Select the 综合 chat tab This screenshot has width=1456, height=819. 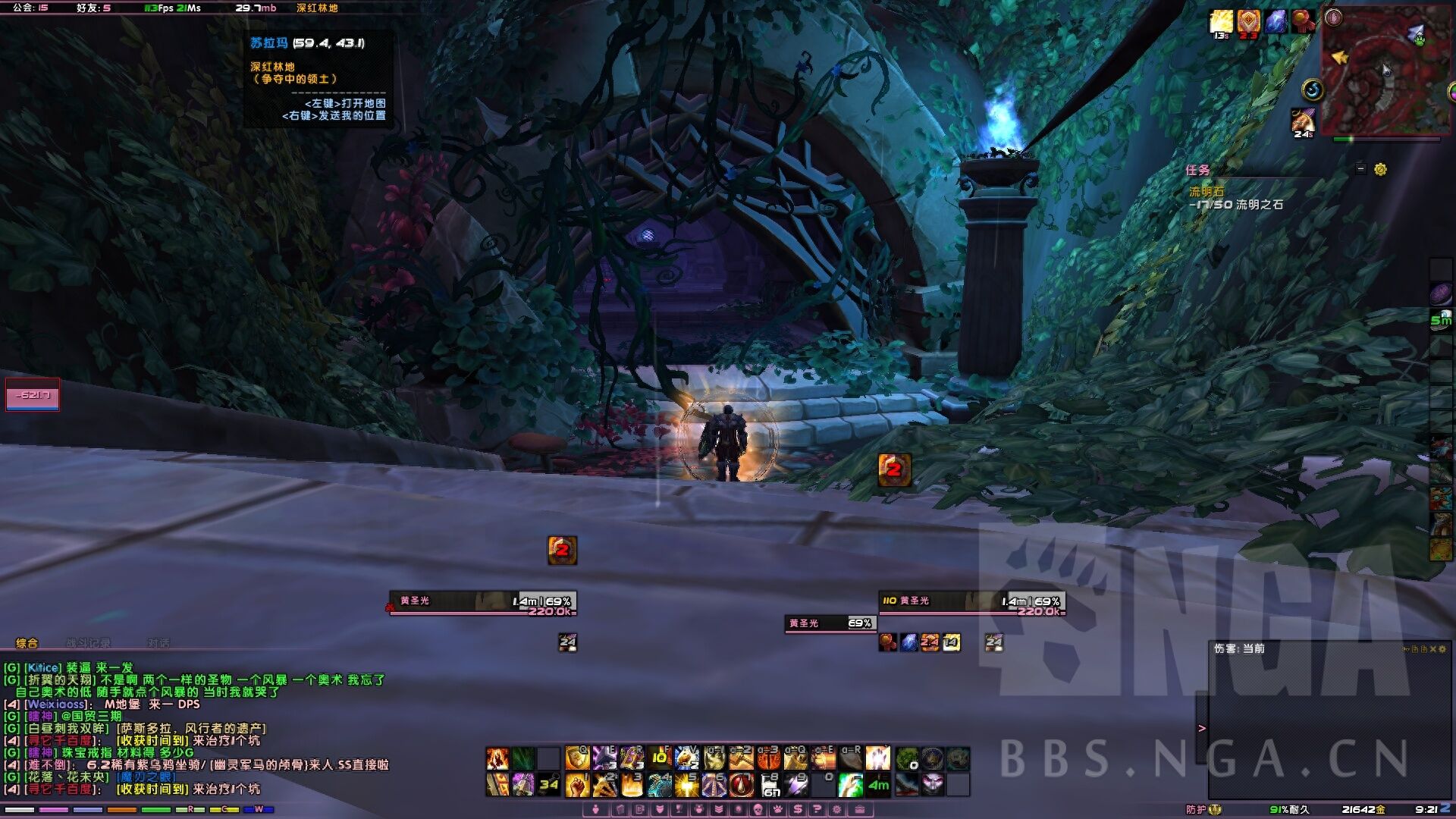click(27, 643)
